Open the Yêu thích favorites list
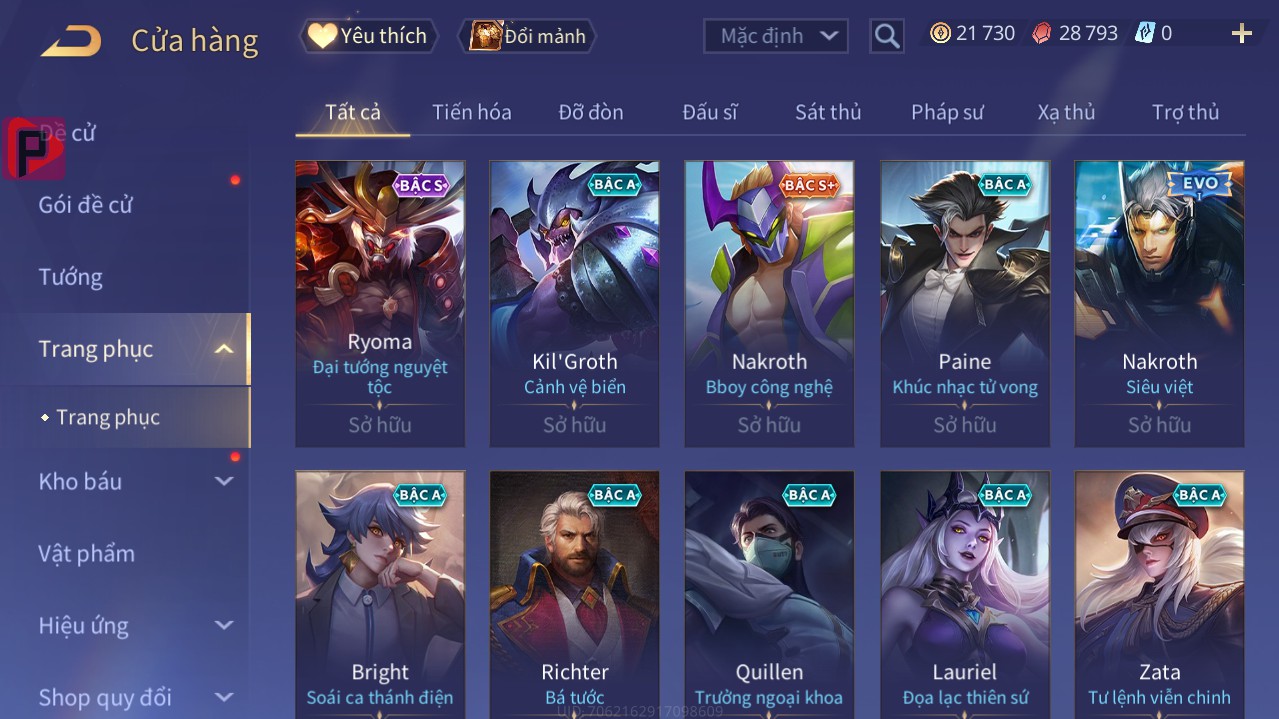Screen dimensions: 1279x719 point(368,36)
